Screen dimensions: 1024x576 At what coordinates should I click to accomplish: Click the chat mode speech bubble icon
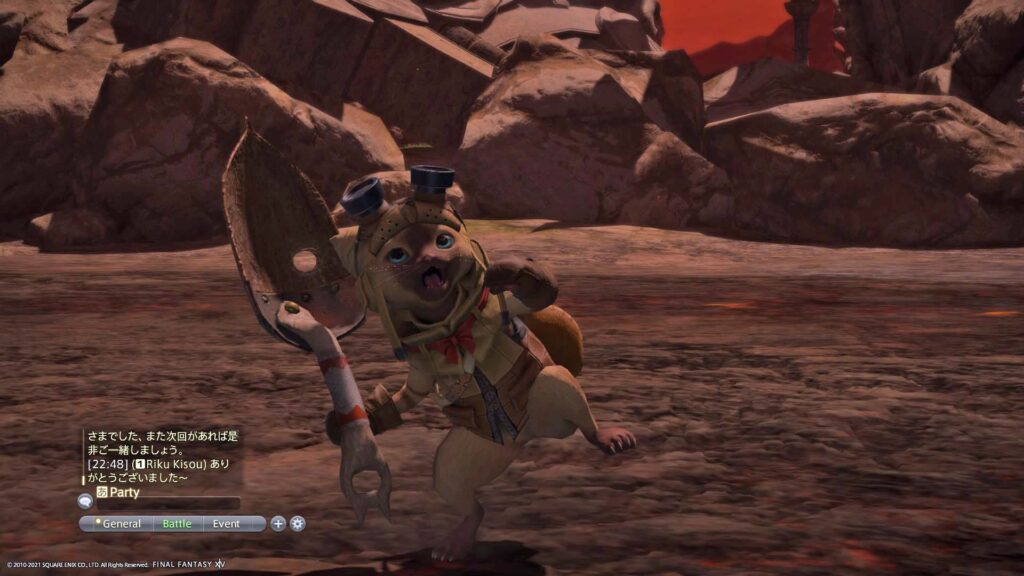pyautogui.click(x=85, y=502)
